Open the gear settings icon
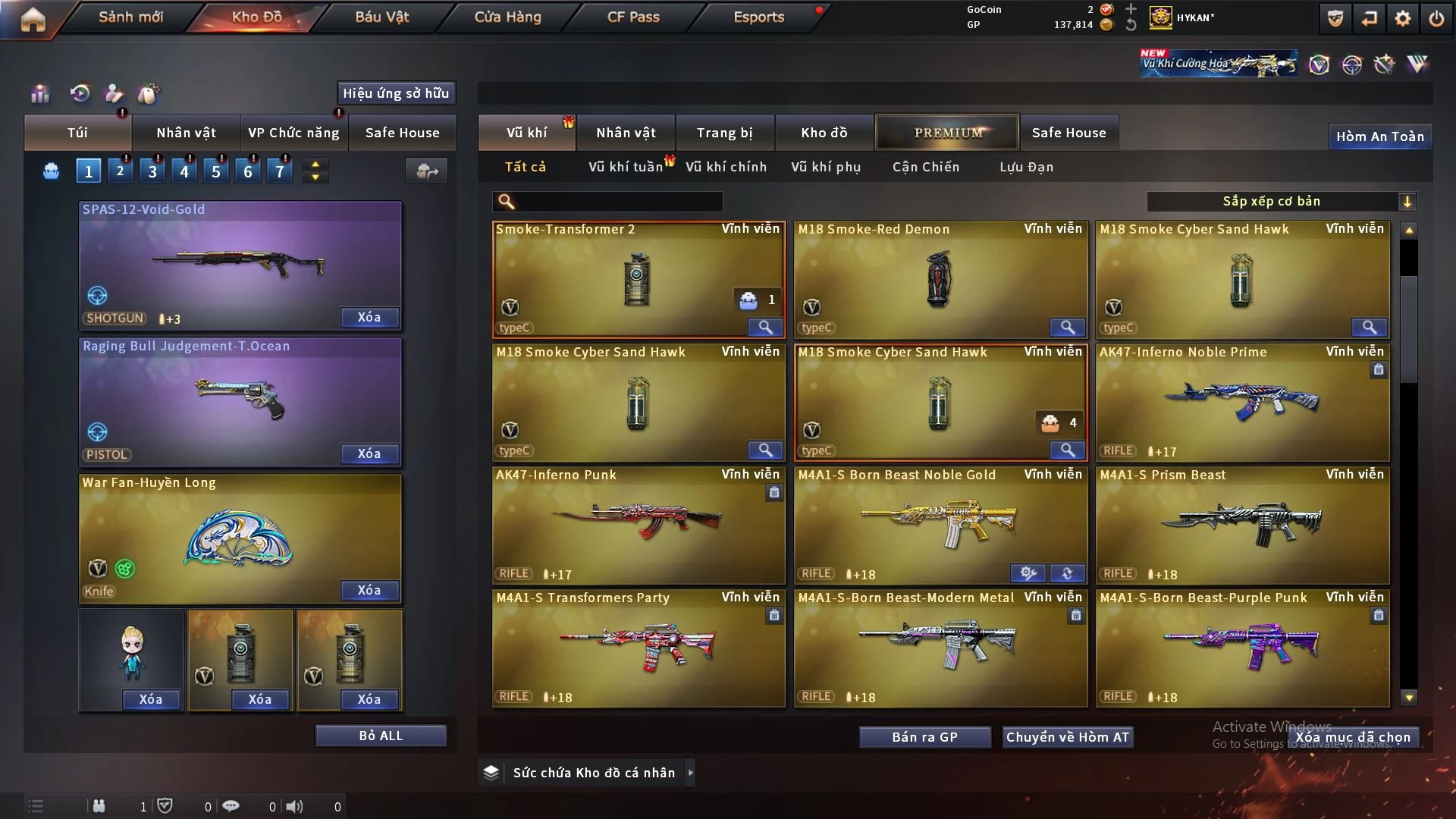Viewport: 1456px width, 819px height. [1402, 18]
